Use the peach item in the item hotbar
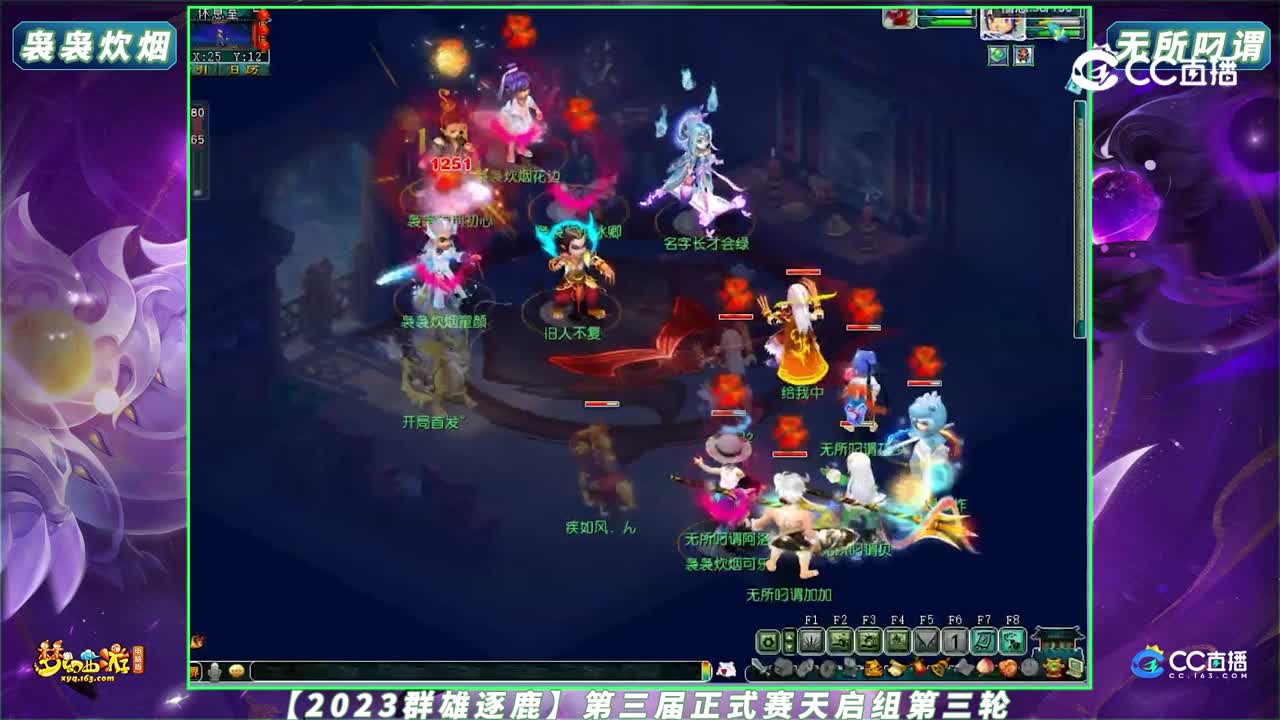The height and width of the screenshot is (720, 1280). coord(985,667)
